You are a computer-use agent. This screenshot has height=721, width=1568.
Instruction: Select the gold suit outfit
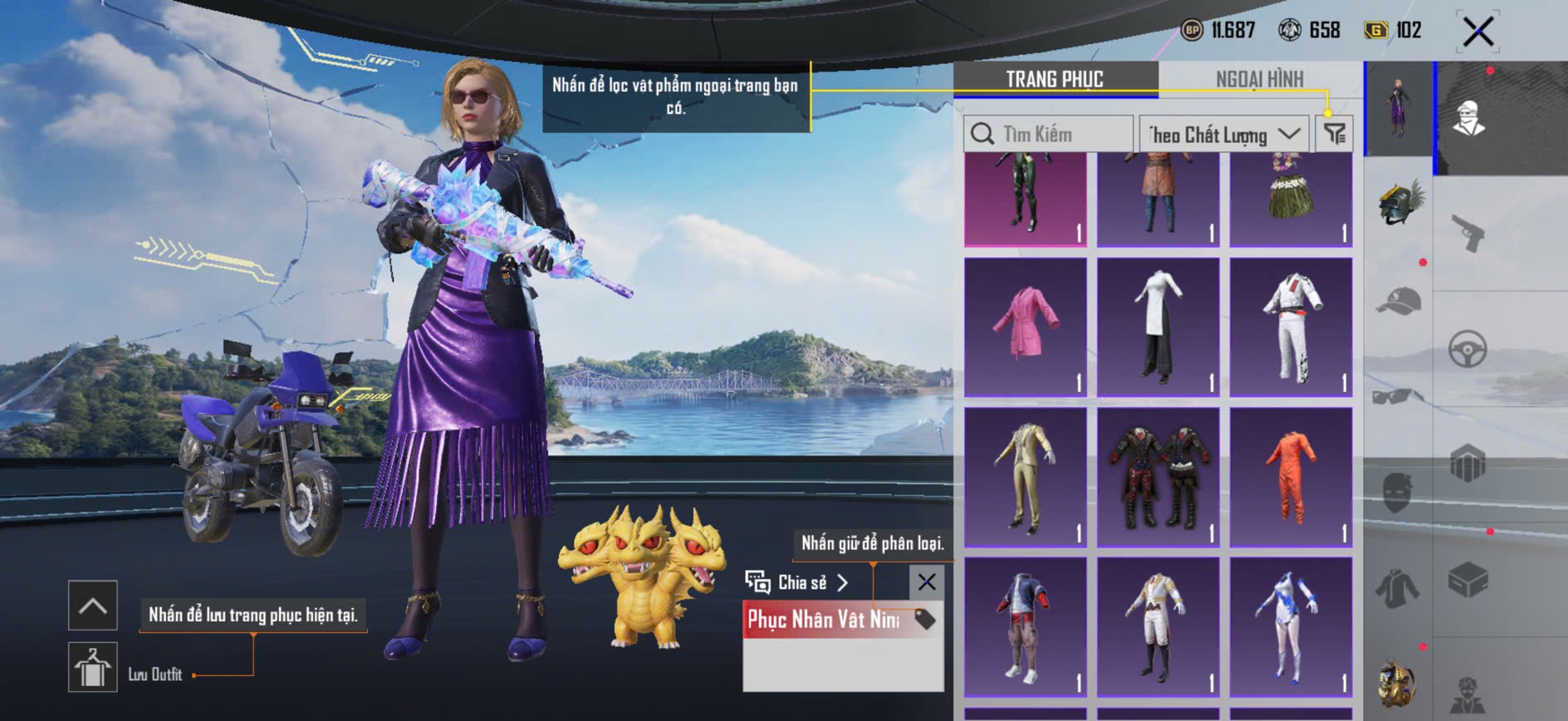1026,477
